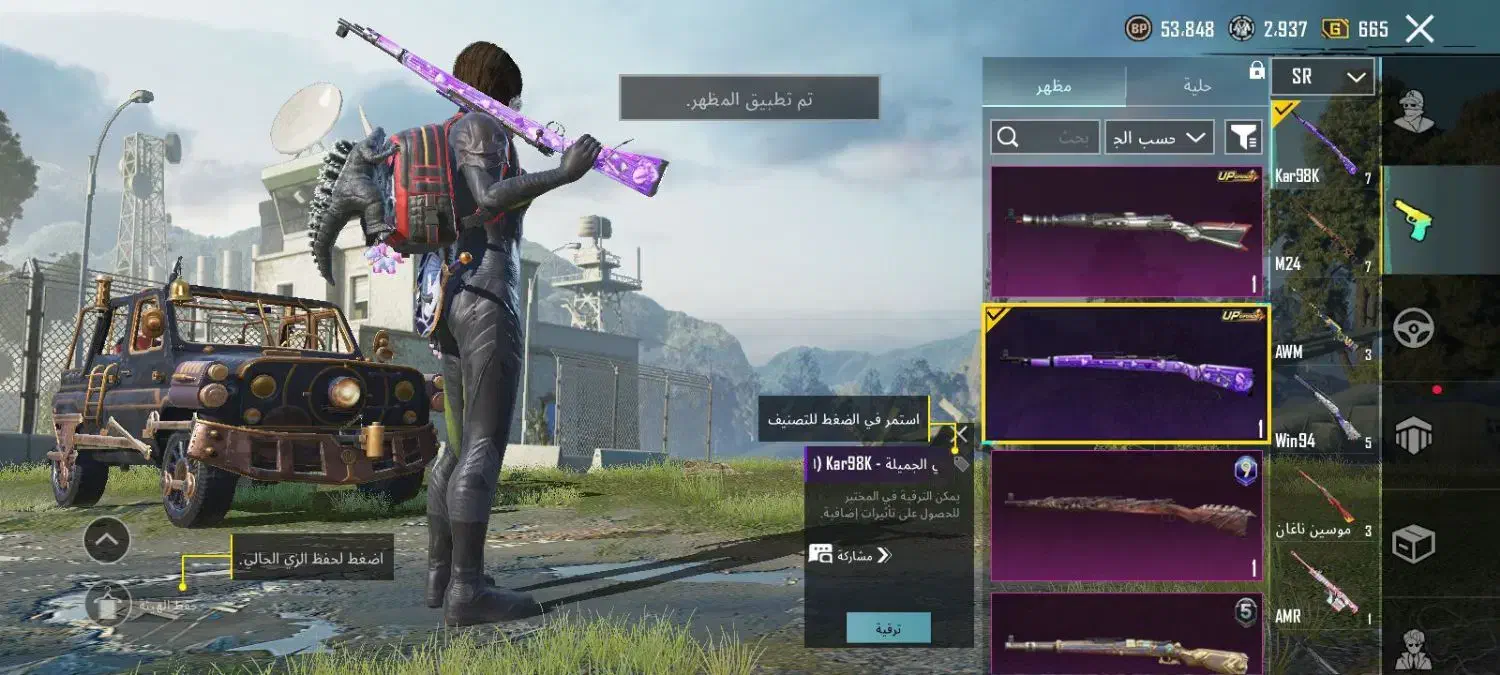Screen dimensions: 1500x675
Task: Open the filter funnel button
Action: (x=1243, y=137)
